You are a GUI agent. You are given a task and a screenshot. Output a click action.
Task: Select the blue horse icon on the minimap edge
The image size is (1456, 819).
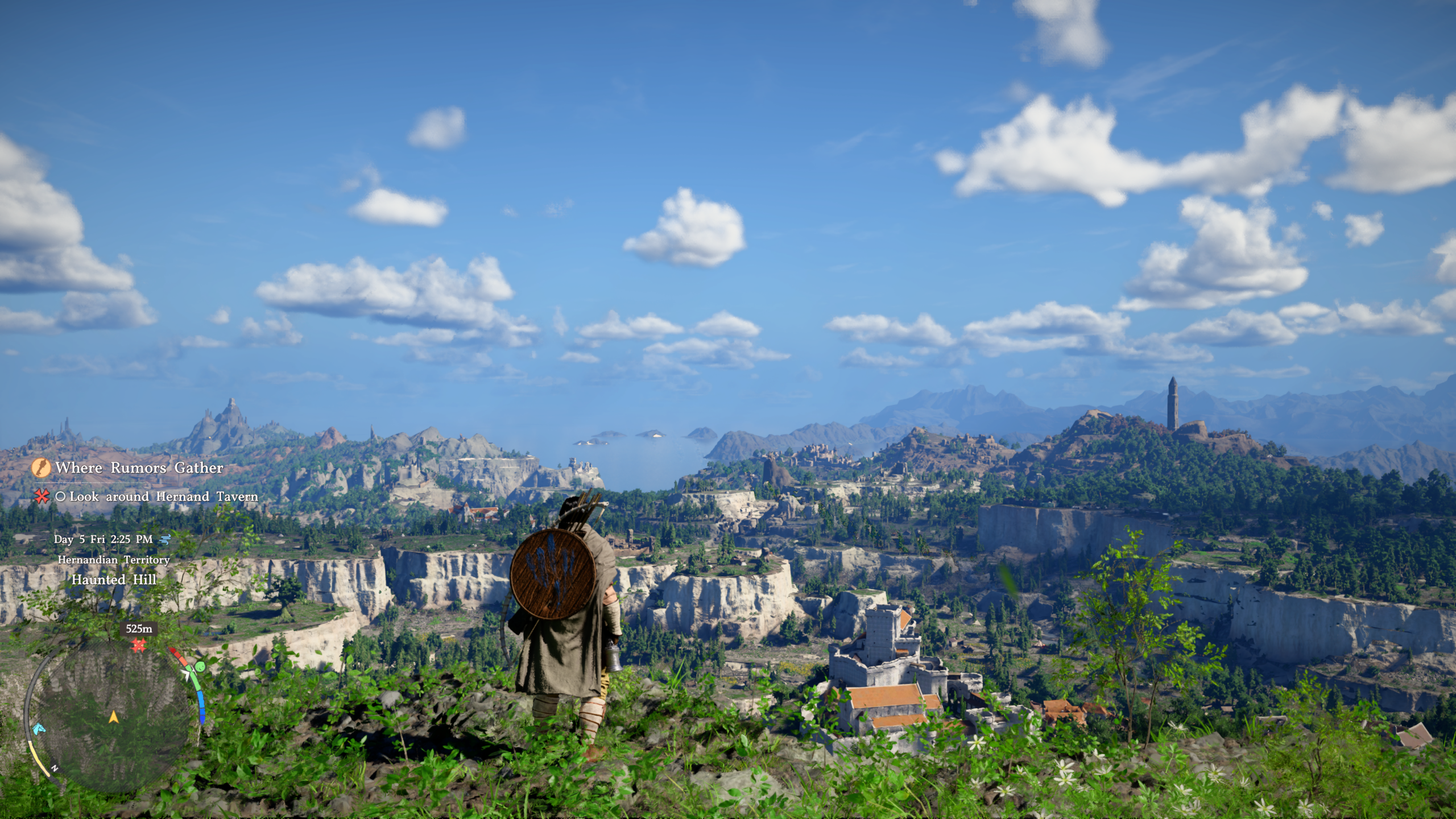(39, 730)
